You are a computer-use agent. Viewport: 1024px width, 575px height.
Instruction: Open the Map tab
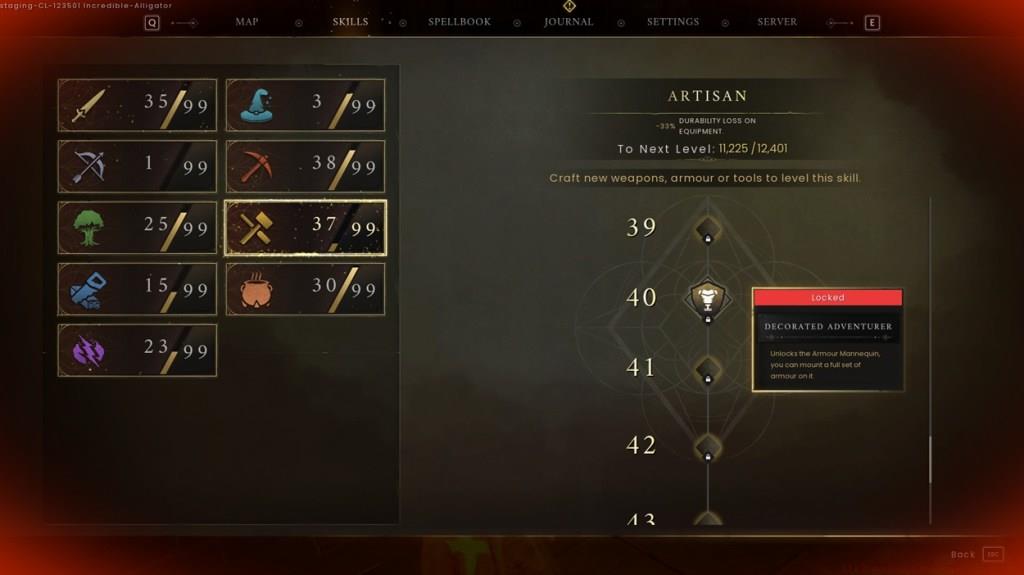(246, 22)
